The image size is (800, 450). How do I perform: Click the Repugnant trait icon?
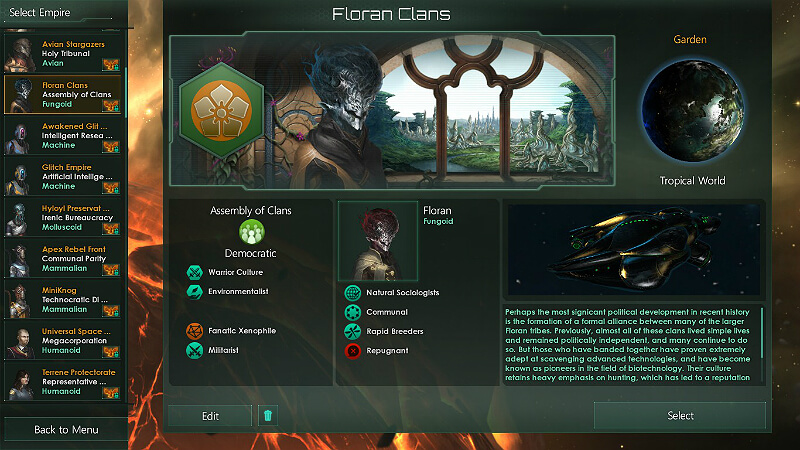coord(352,350)
